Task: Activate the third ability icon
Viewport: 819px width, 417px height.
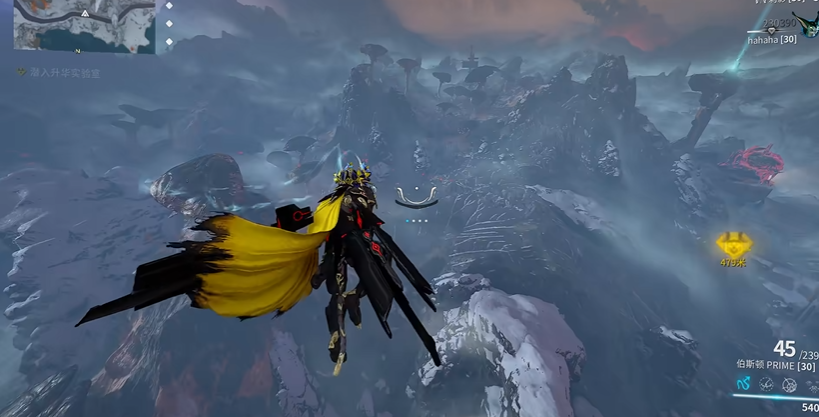Action: 789,385
